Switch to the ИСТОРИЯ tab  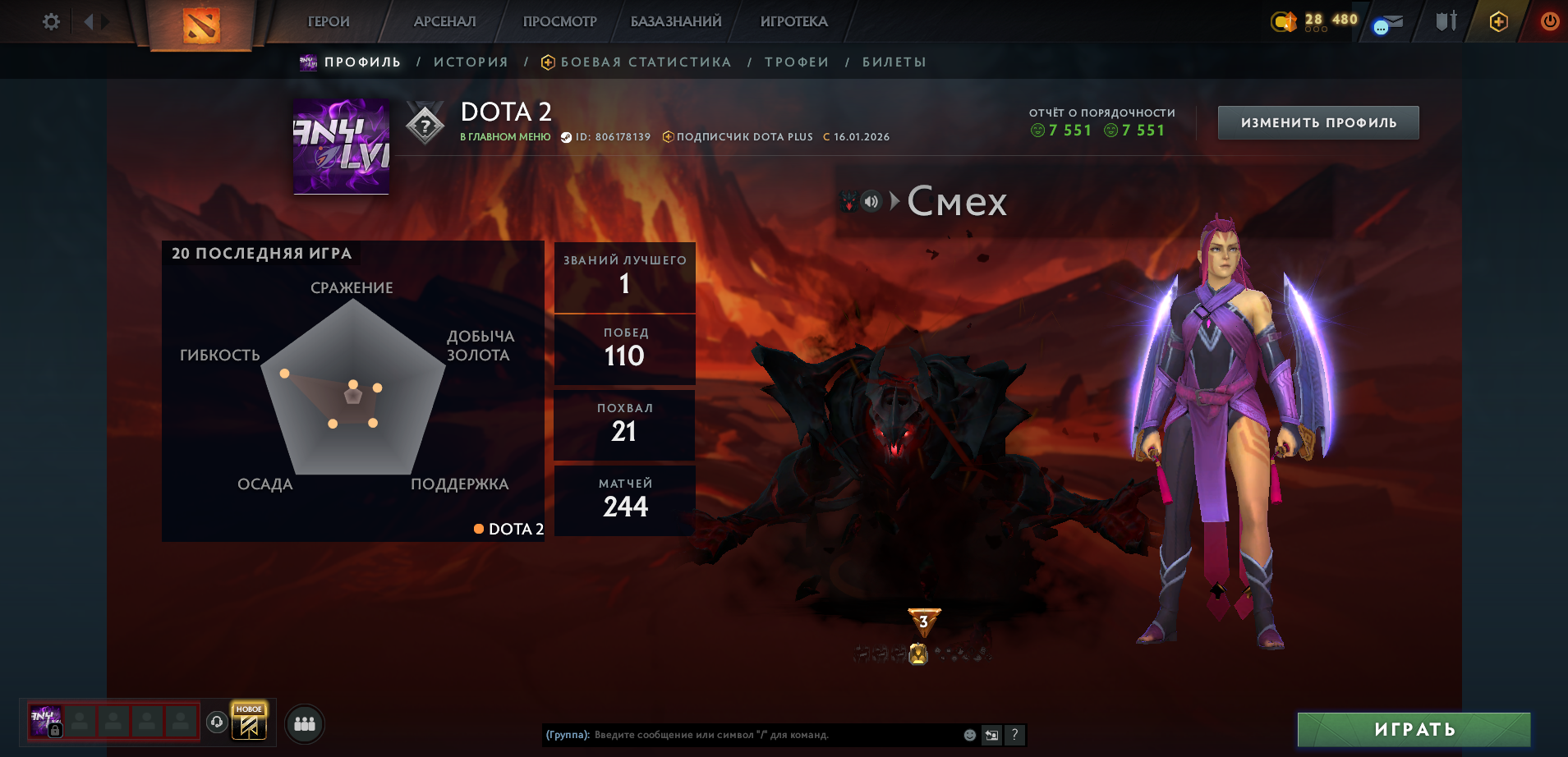pos(471,61)
